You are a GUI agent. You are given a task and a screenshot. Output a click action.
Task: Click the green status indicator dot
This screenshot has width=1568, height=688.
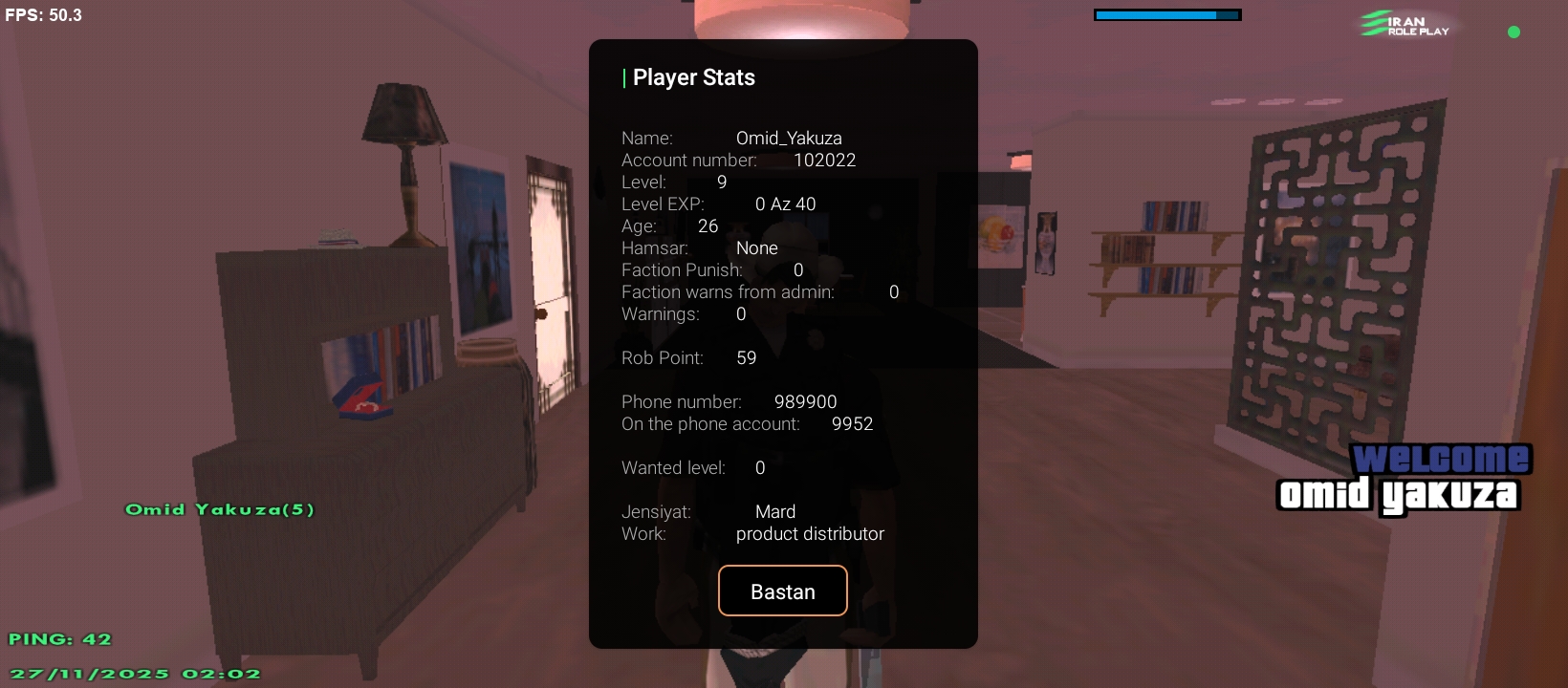[x=1514, y=32]
